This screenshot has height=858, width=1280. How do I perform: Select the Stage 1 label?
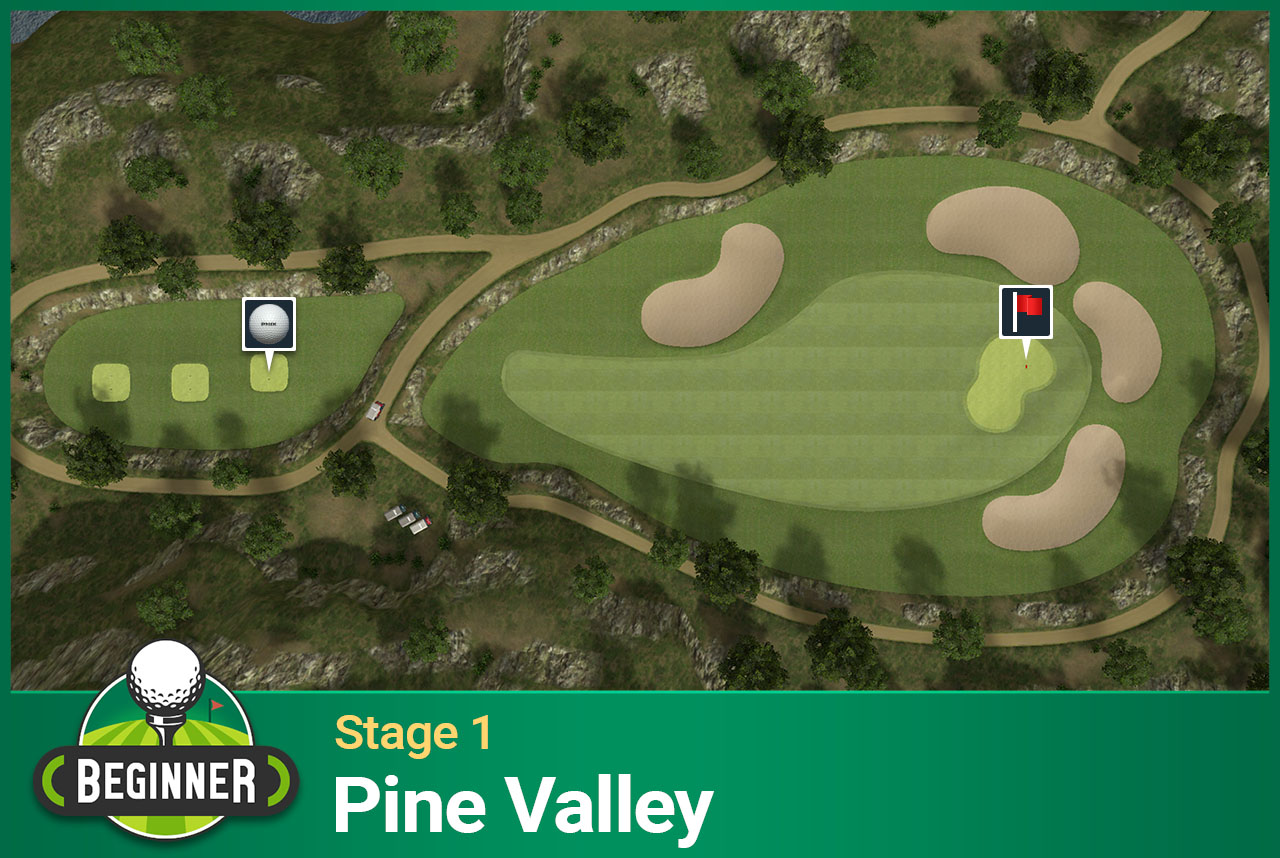pyautogui.click(x=411, y=733)
